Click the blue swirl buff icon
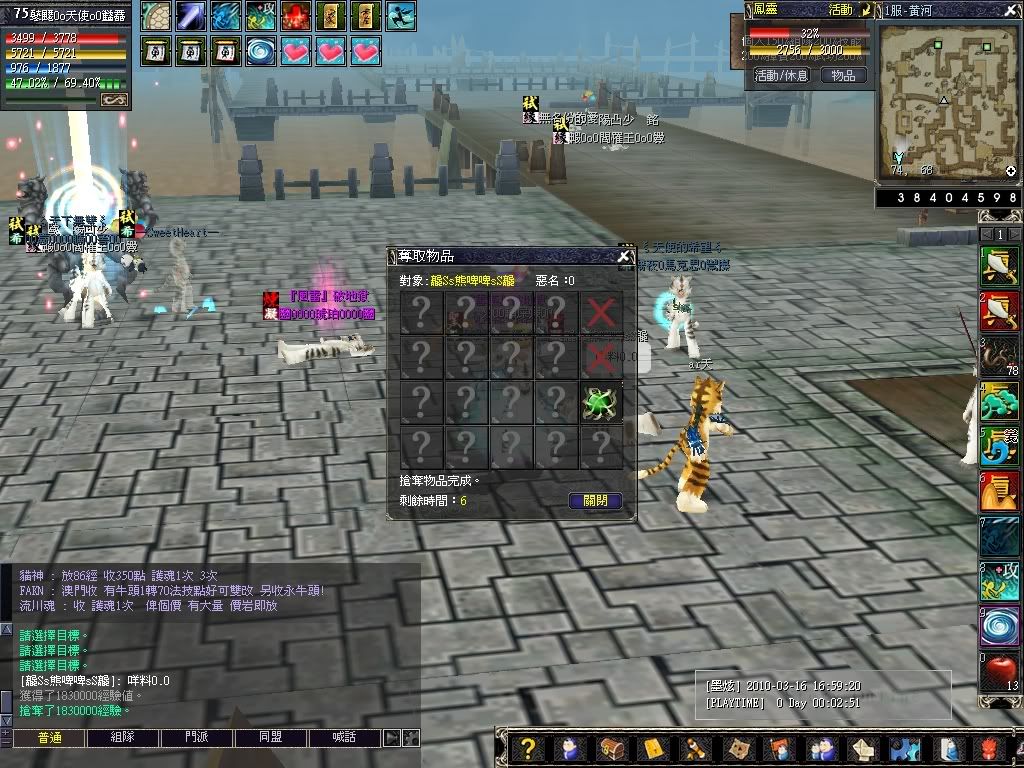 coord(261,49)
